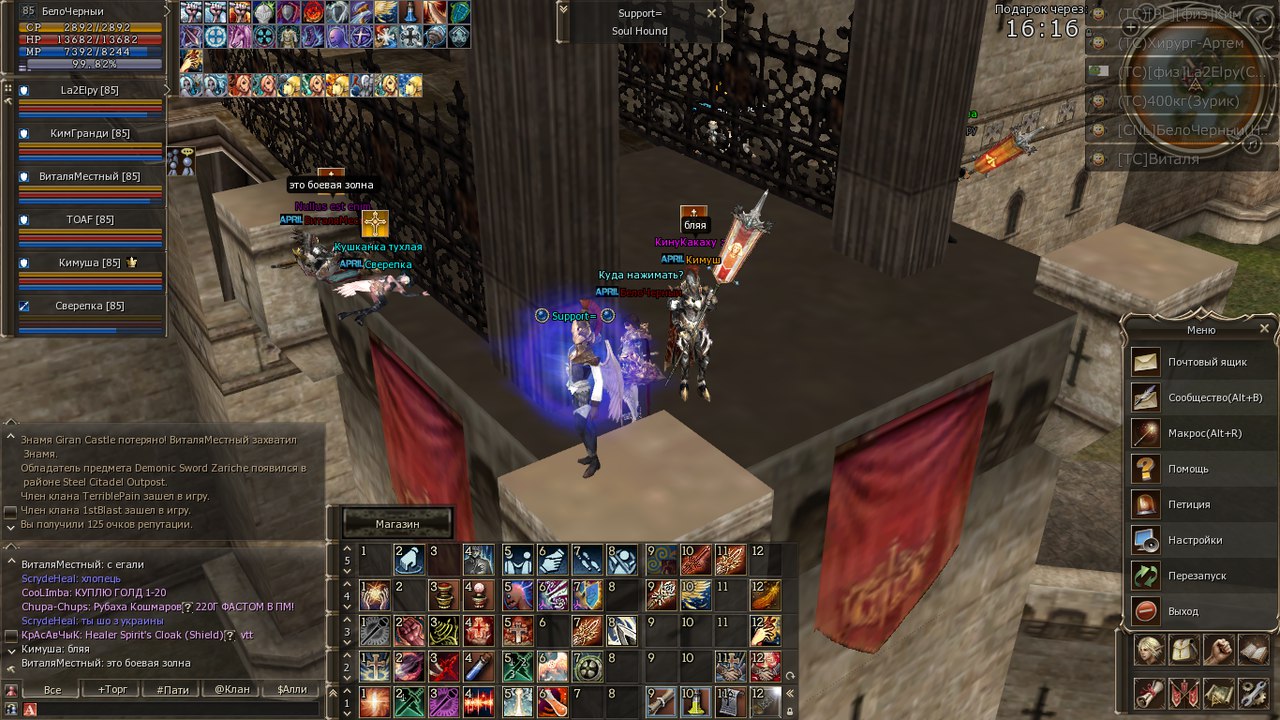This screenshot has width=1280, height=720.
Task: Open Настройки settings
Action: (1192, 540)
